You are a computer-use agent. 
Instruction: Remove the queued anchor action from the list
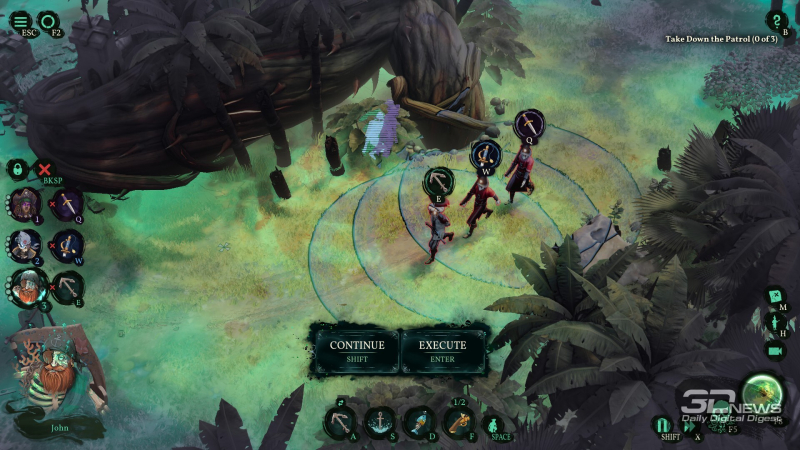coord(68,288)
